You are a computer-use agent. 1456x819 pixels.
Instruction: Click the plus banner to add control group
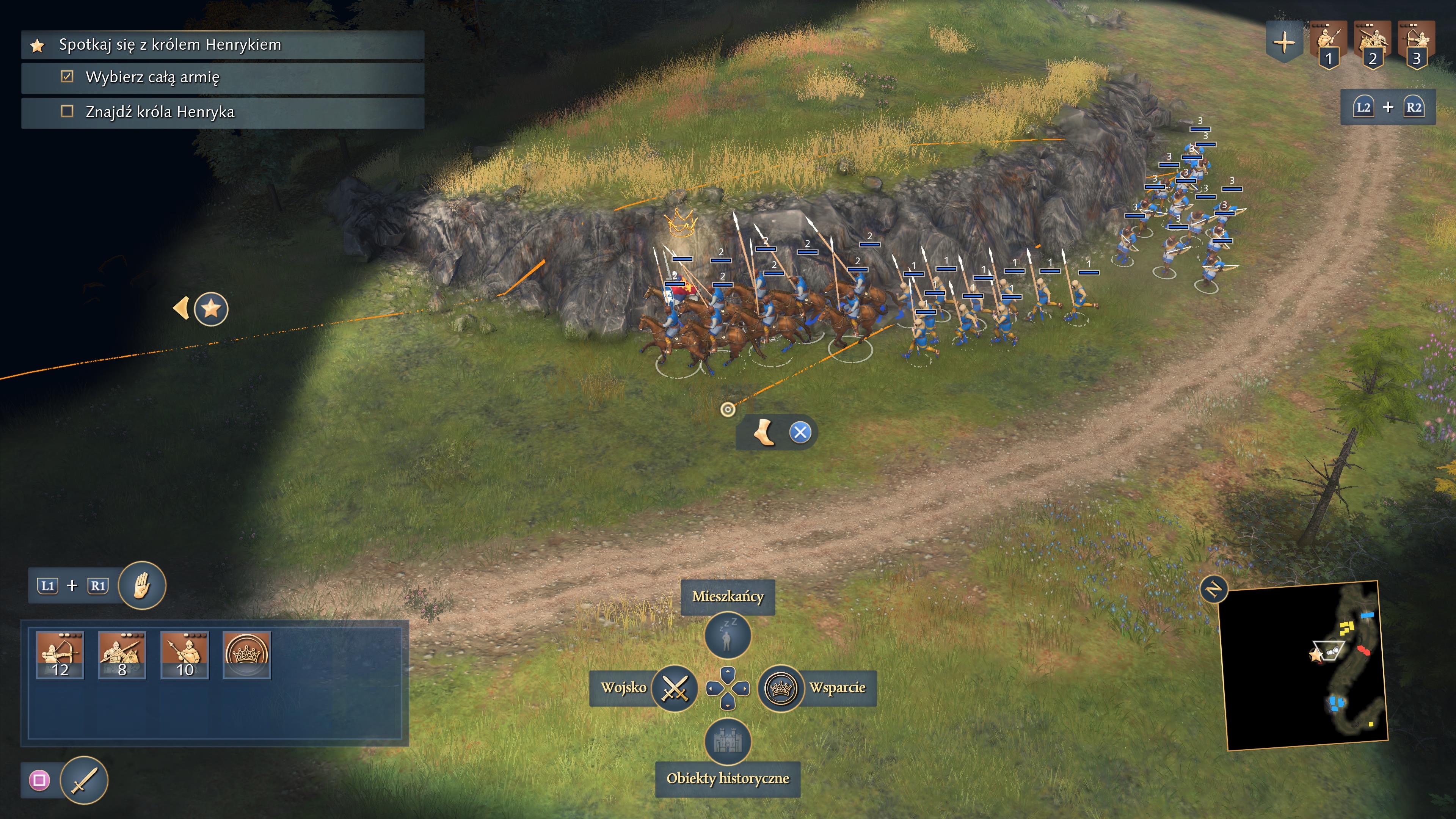point(1284,42)
